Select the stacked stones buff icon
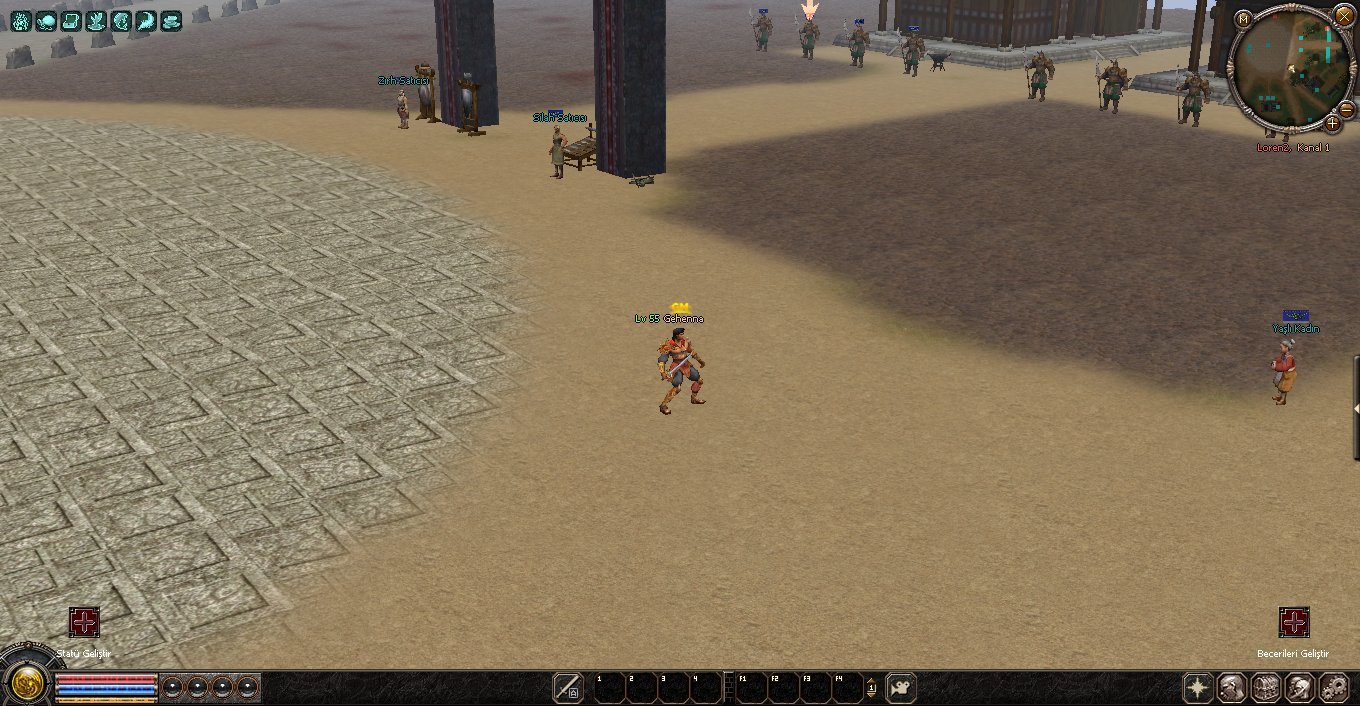This screenshot has height=706, width=1360. (171, 20)
